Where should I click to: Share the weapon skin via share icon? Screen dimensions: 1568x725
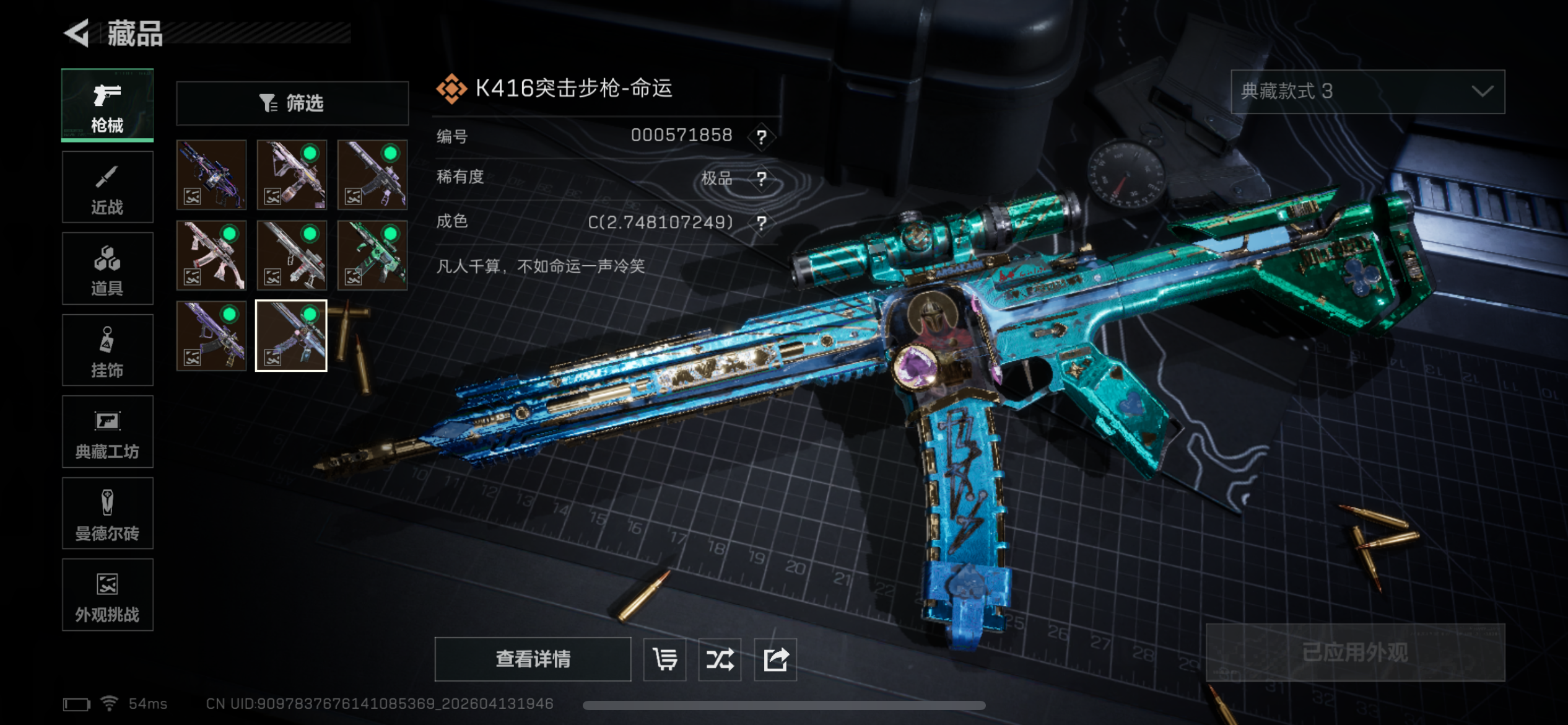775,659
